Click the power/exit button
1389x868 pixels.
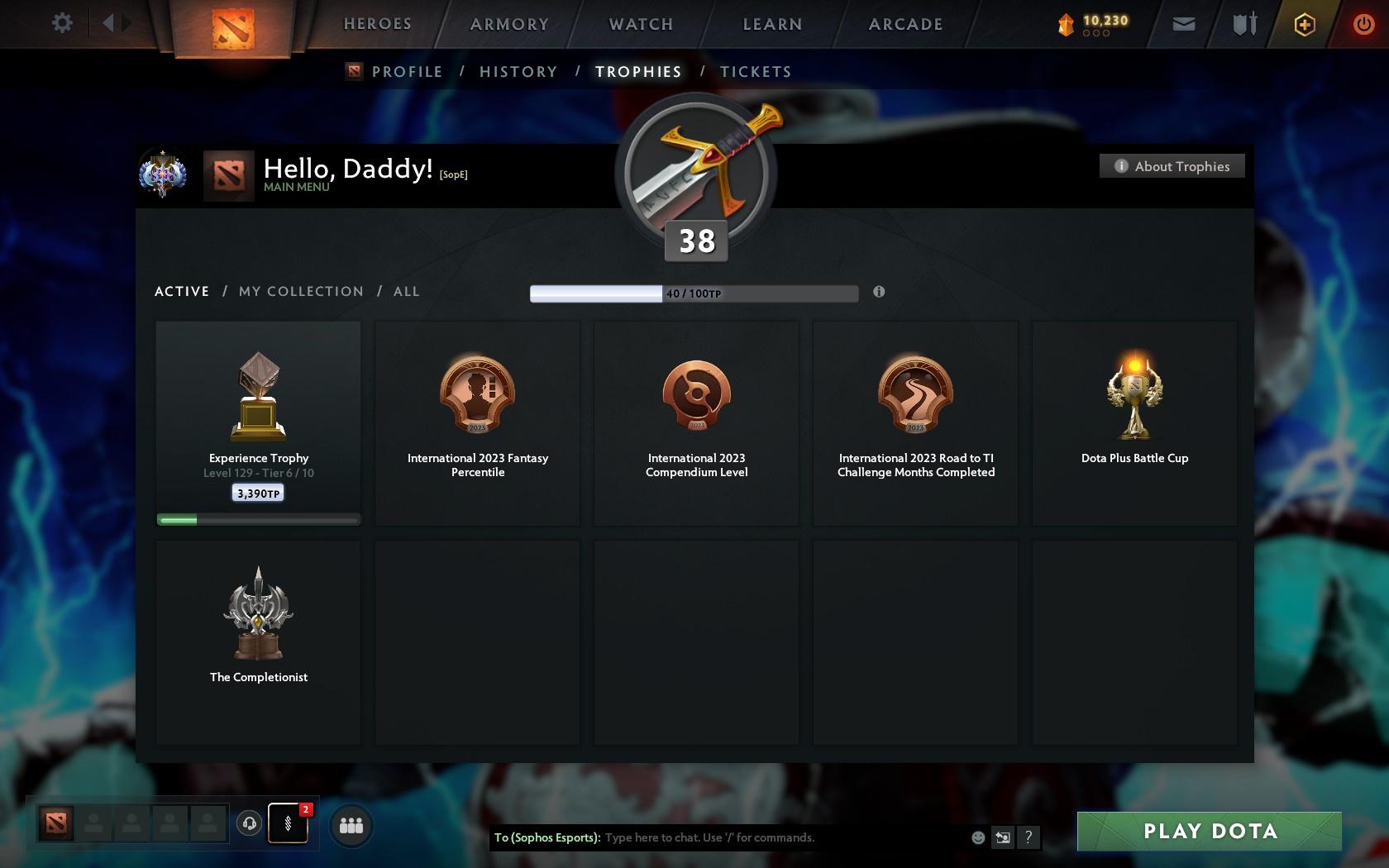click(1363, 24)
